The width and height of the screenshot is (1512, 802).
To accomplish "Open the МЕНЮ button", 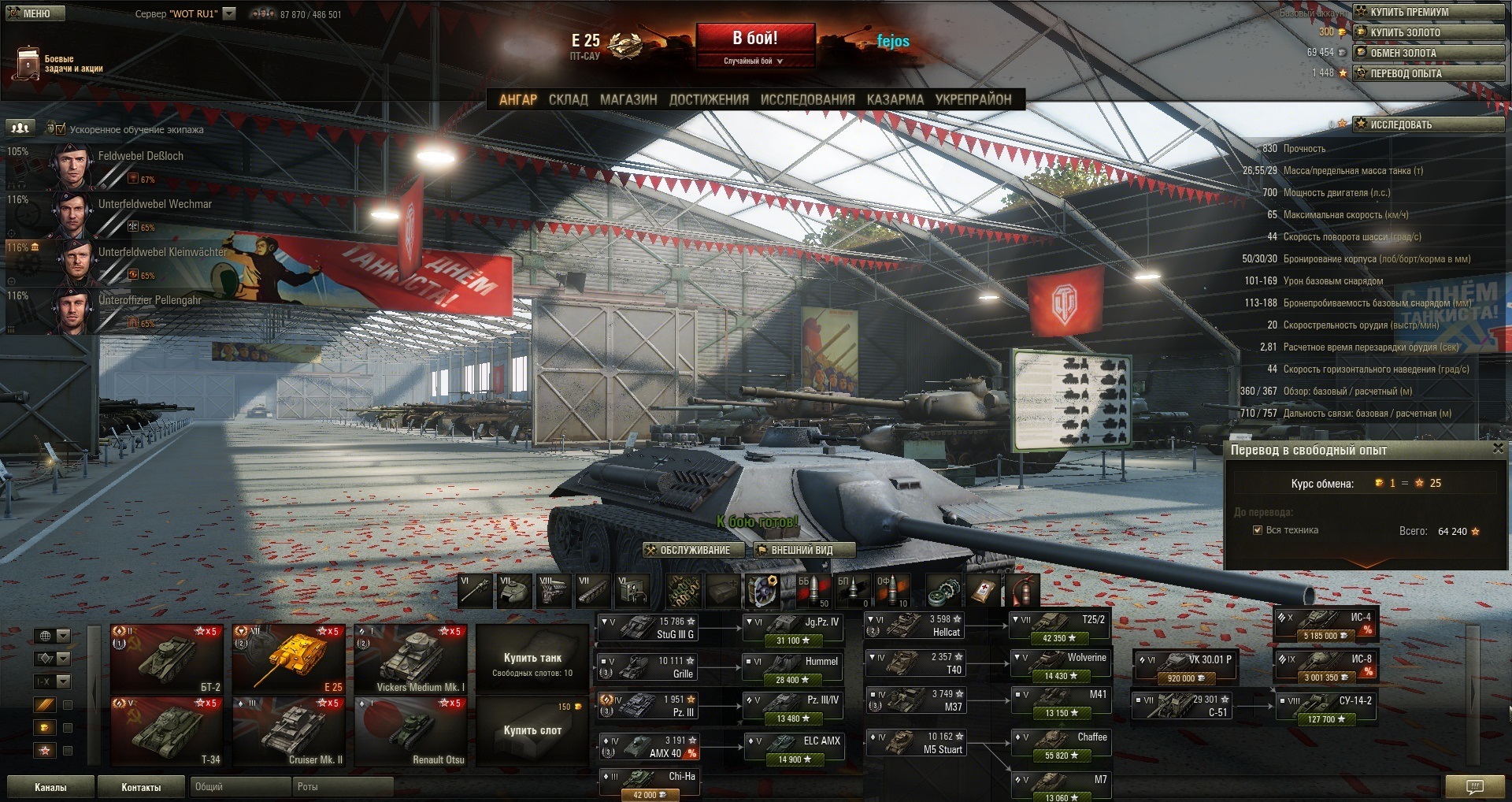I will coord(35,13).
